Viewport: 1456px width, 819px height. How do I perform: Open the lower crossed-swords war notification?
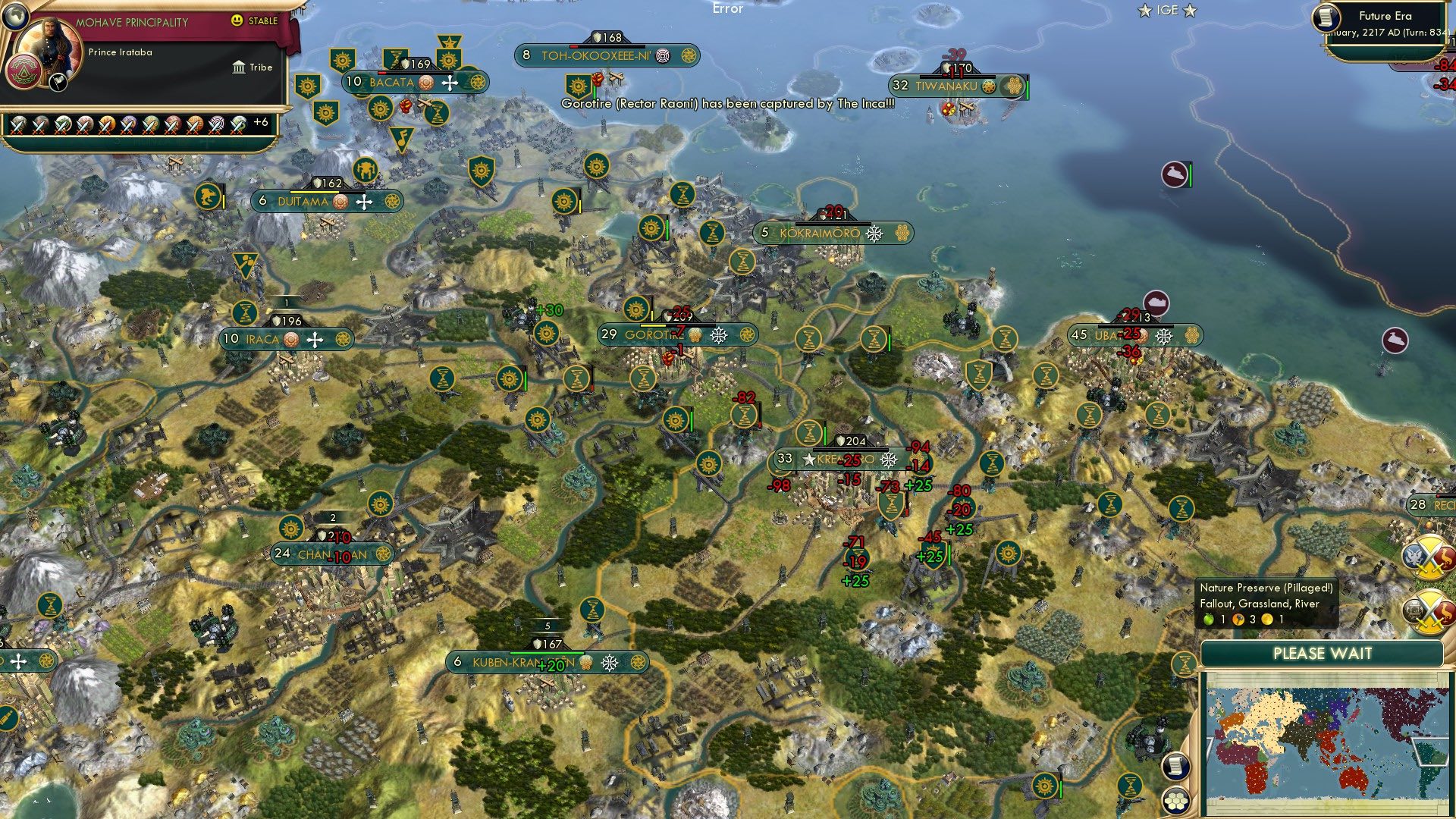(1429, 610)
